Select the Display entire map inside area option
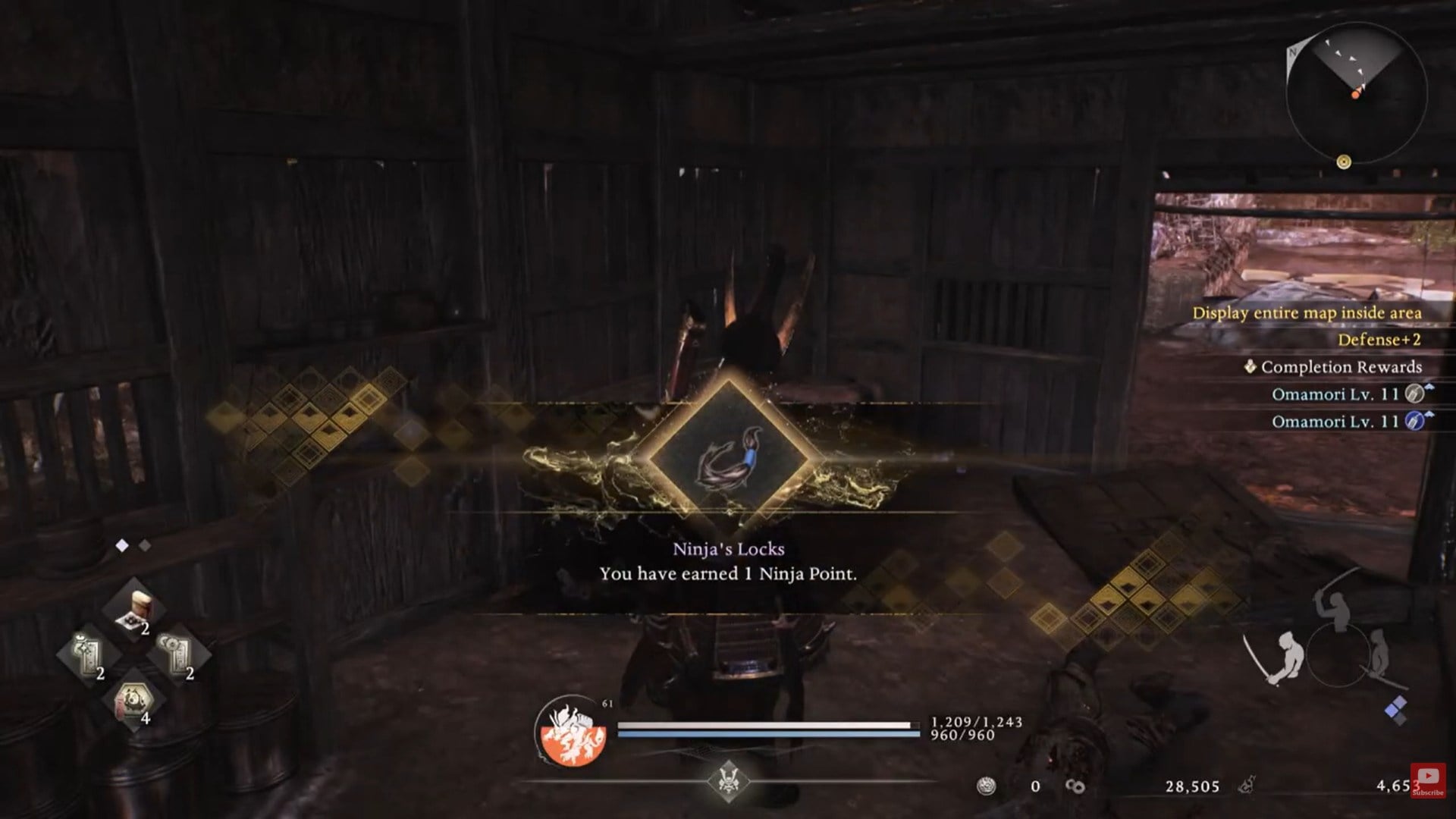Image resolution: width=1456 pixels, height=819 pixels. coord(1308,313)
